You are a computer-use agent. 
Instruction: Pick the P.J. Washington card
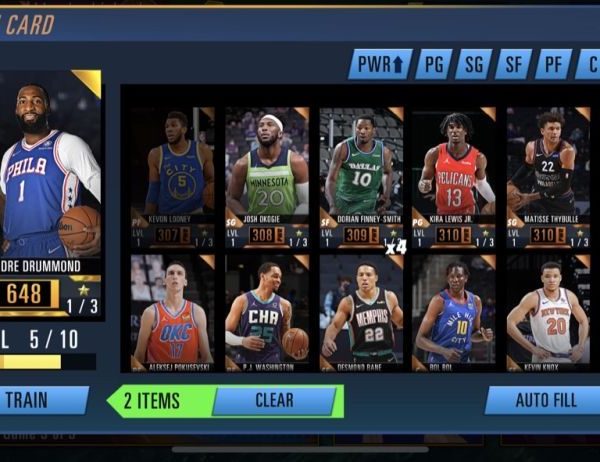(x=266, y=312)
